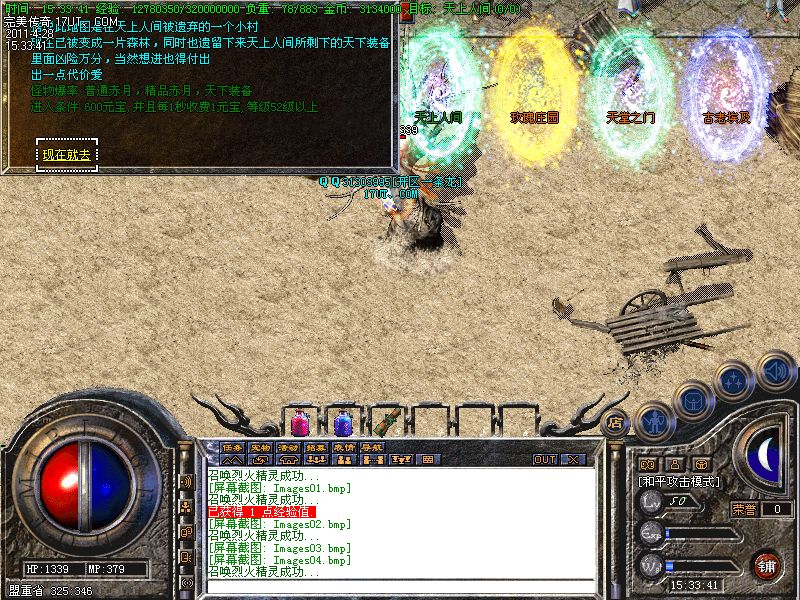Open the 任务 quest tab
Viewport: 800px width, 600px height.
[232, 447]
